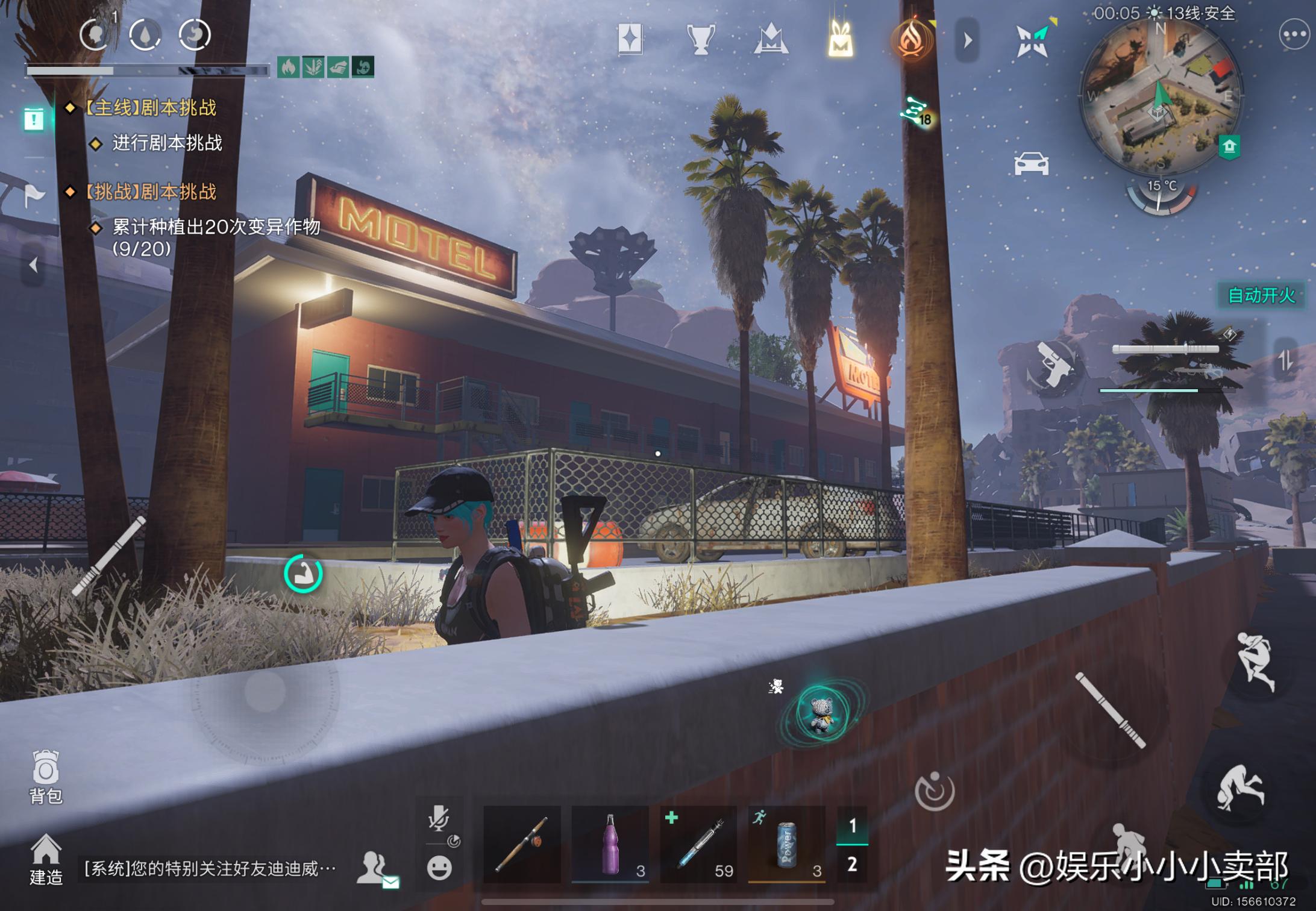Switch to hotbar page 2
The height and width of the screenshot is (911, 1316).
(x=852, y=865)
